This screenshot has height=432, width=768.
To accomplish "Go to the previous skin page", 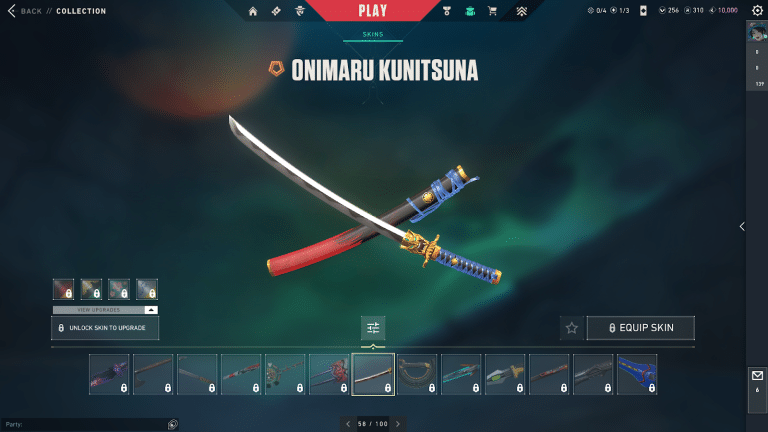I will tap(347, 424).
